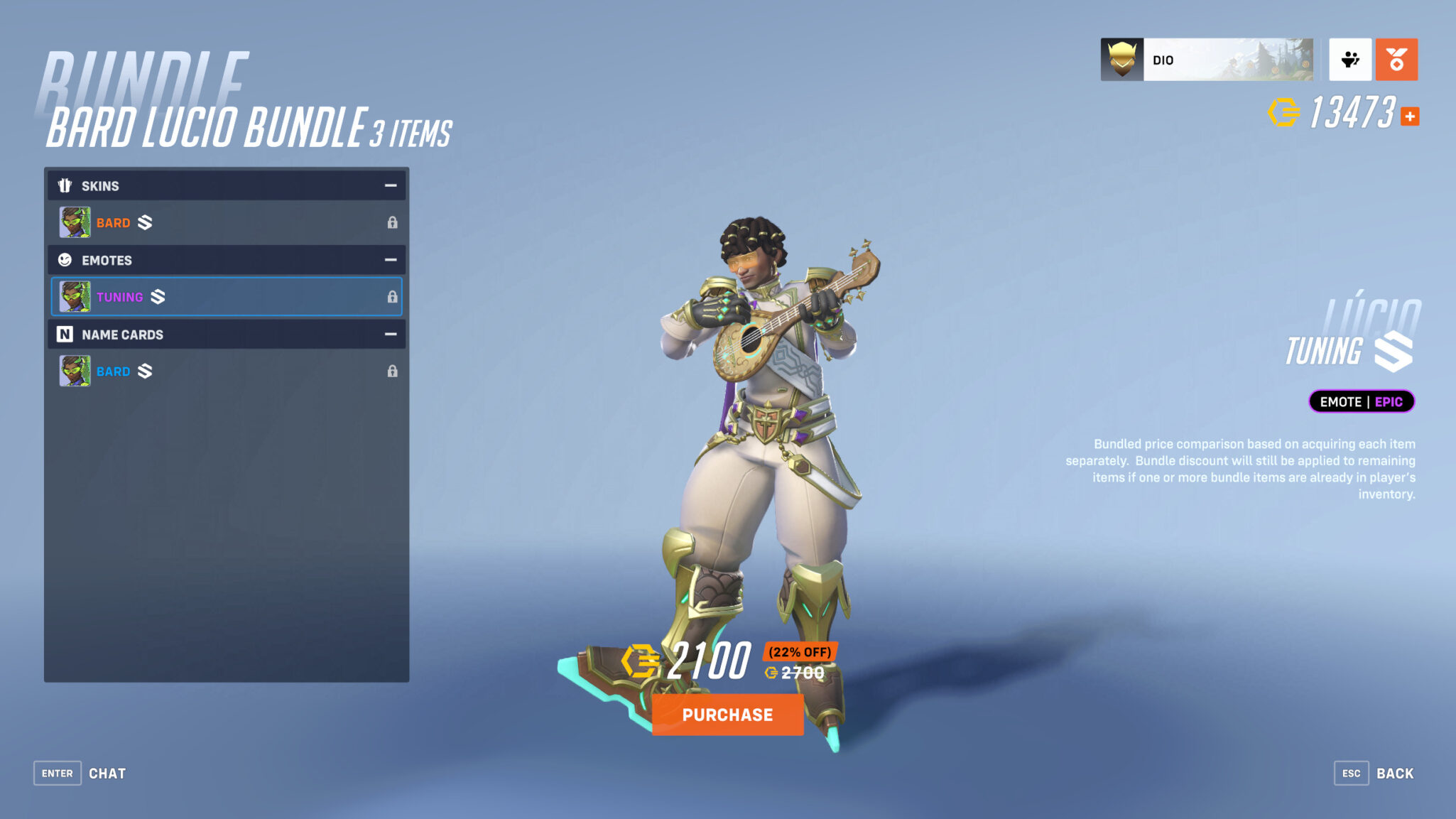
Task: Select the filter icon near the player banner
Action: (x=1349, y=60)
